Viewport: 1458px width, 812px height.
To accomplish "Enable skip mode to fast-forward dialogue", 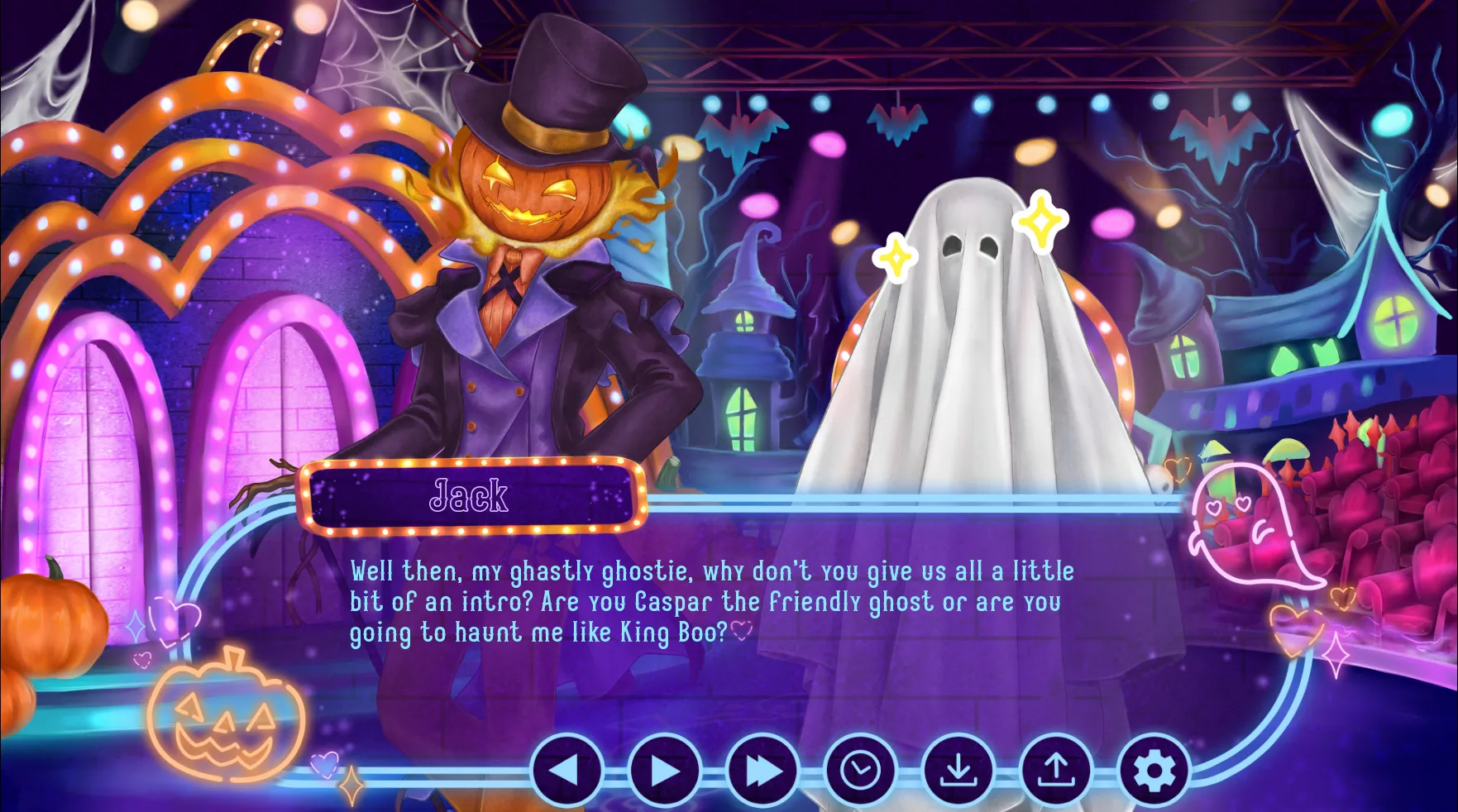I will 762,770.
